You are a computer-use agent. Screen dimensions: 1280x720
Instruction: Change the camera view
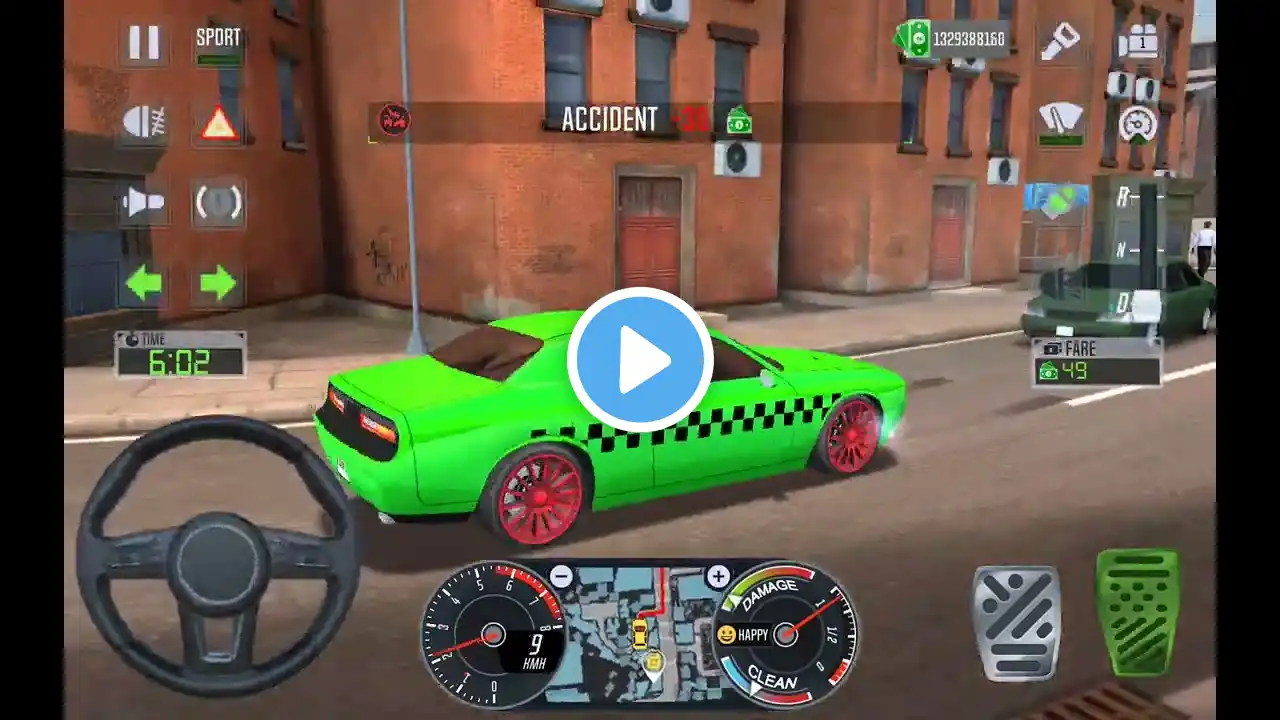click(x=1138, y=42)
